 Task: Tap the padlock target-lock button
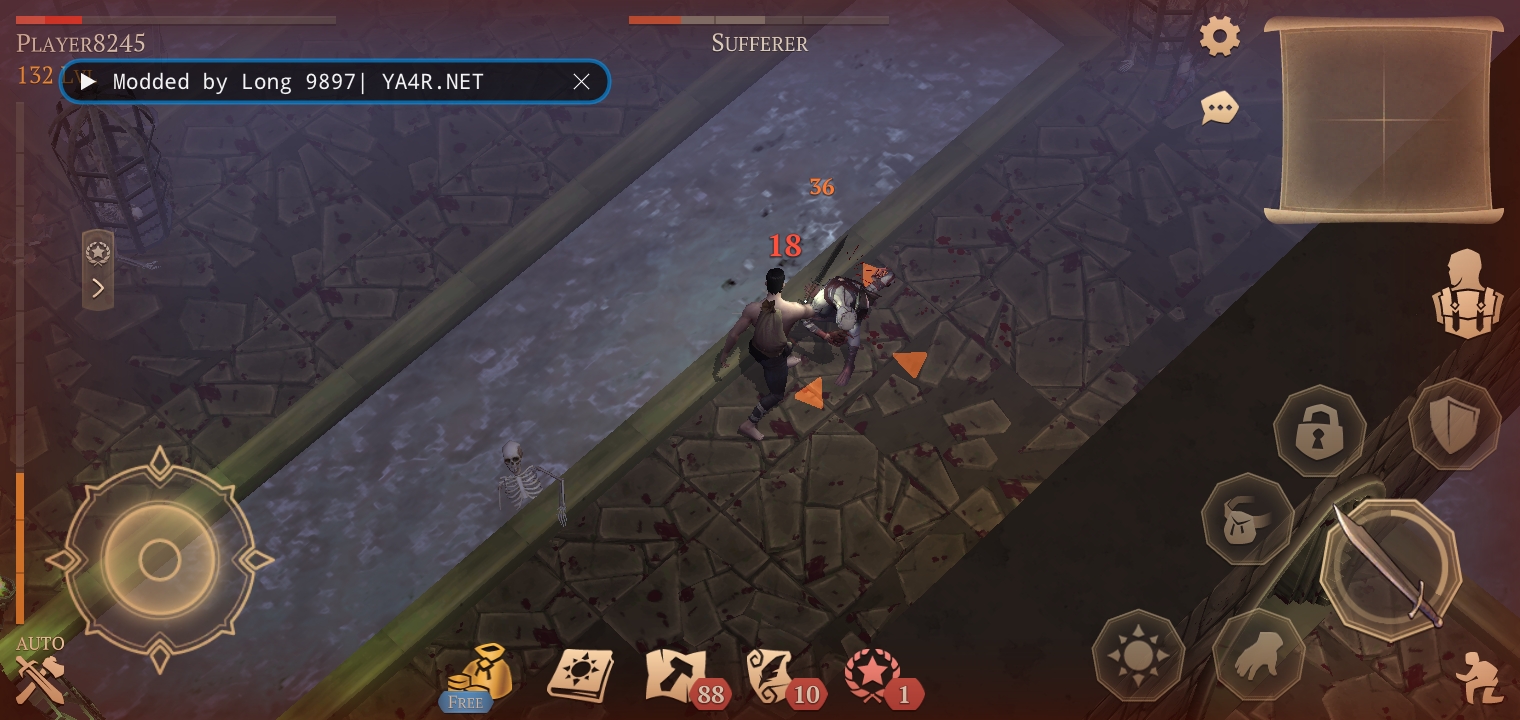tap(1319, 431)
